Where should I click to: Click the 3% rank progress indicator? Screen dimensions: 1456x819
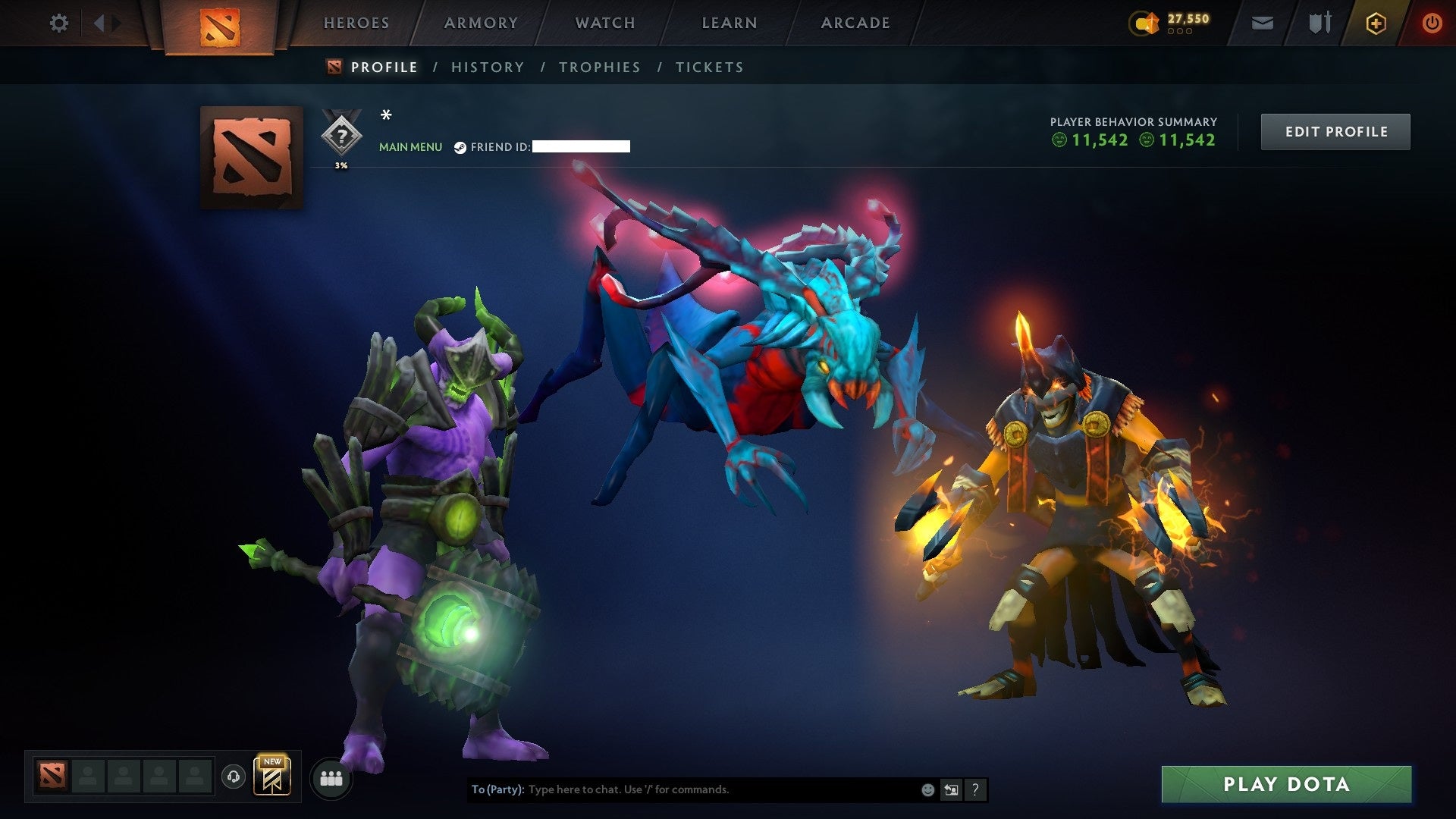tap(340, 168)
